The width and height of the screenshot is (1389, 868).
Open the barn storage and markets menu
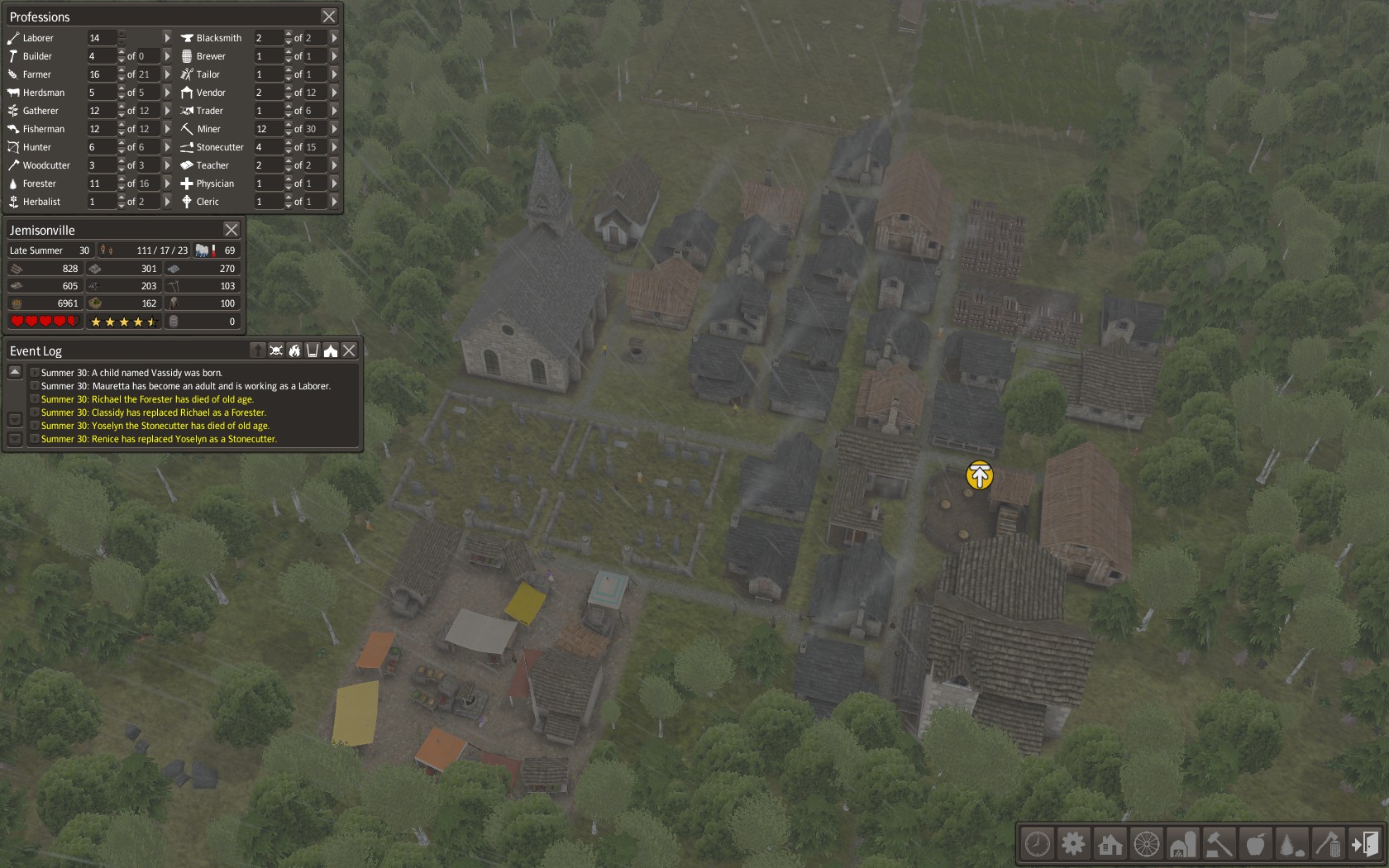pyautogui.click(x=1182, y=844)
